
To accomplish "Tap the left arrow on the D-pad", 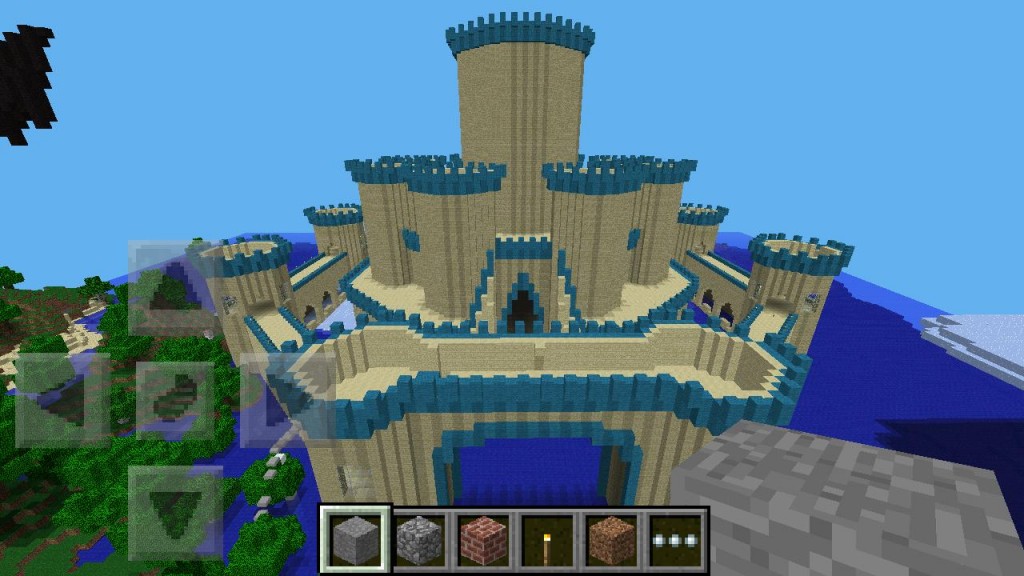I will pyautogui.click(x=62, y=398).
